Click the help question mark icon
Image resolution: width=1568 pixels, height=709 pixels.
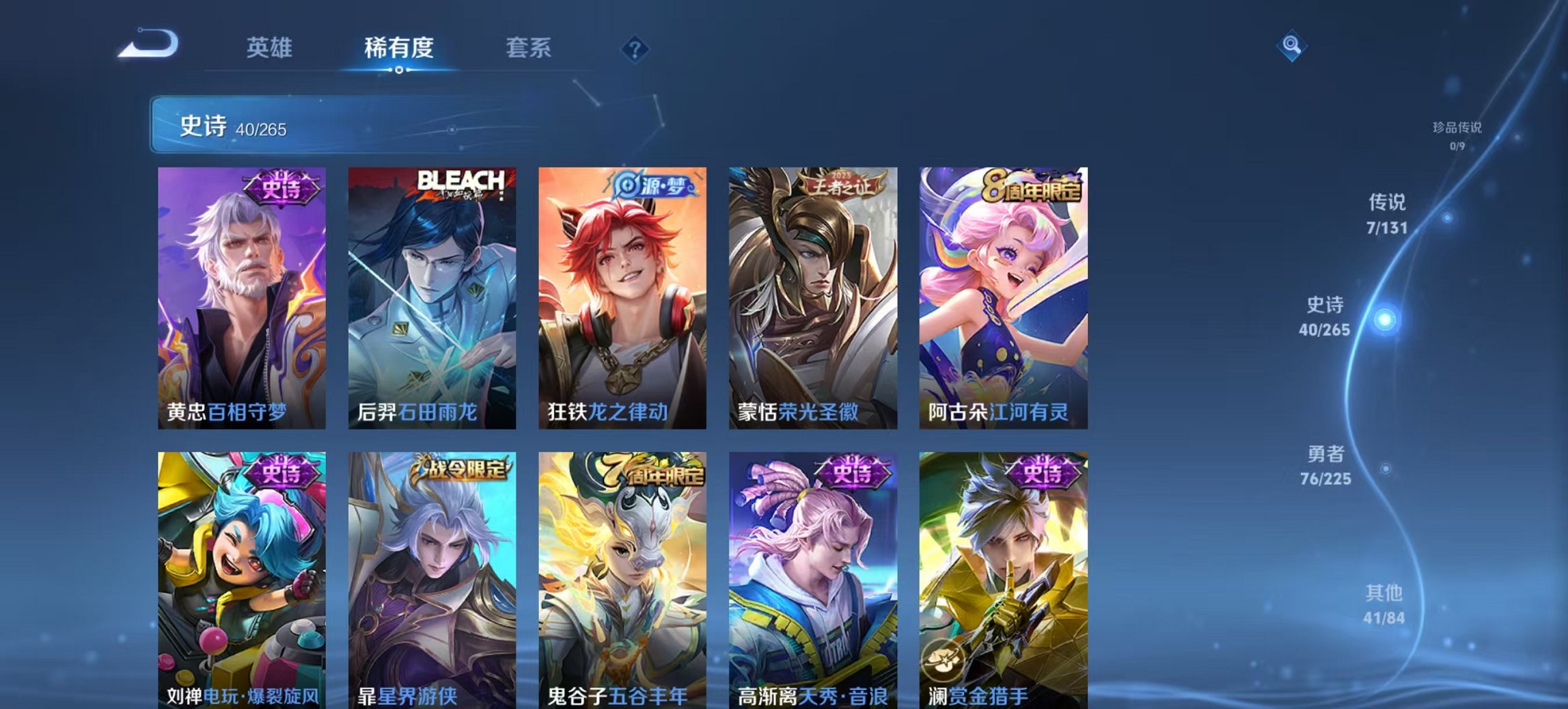[637, 48]
